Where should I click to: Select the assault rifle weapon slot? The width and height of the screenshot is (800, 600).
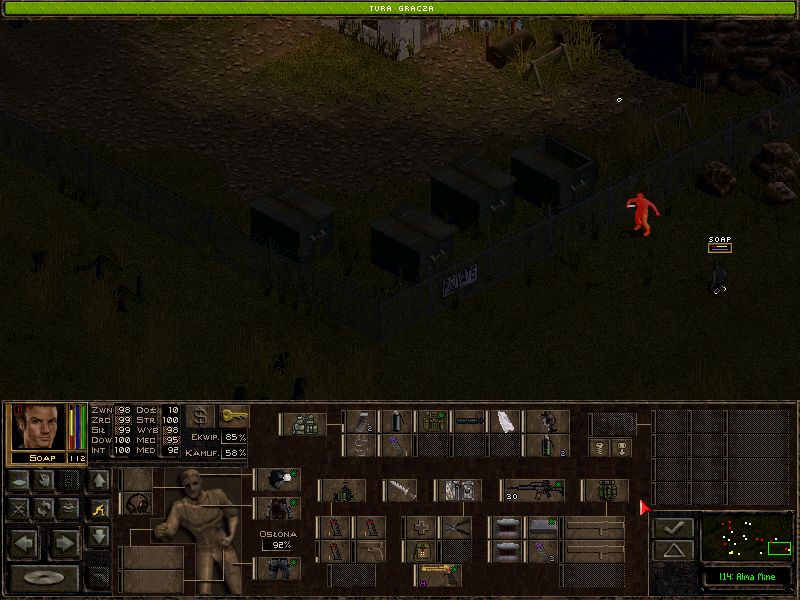531,491
